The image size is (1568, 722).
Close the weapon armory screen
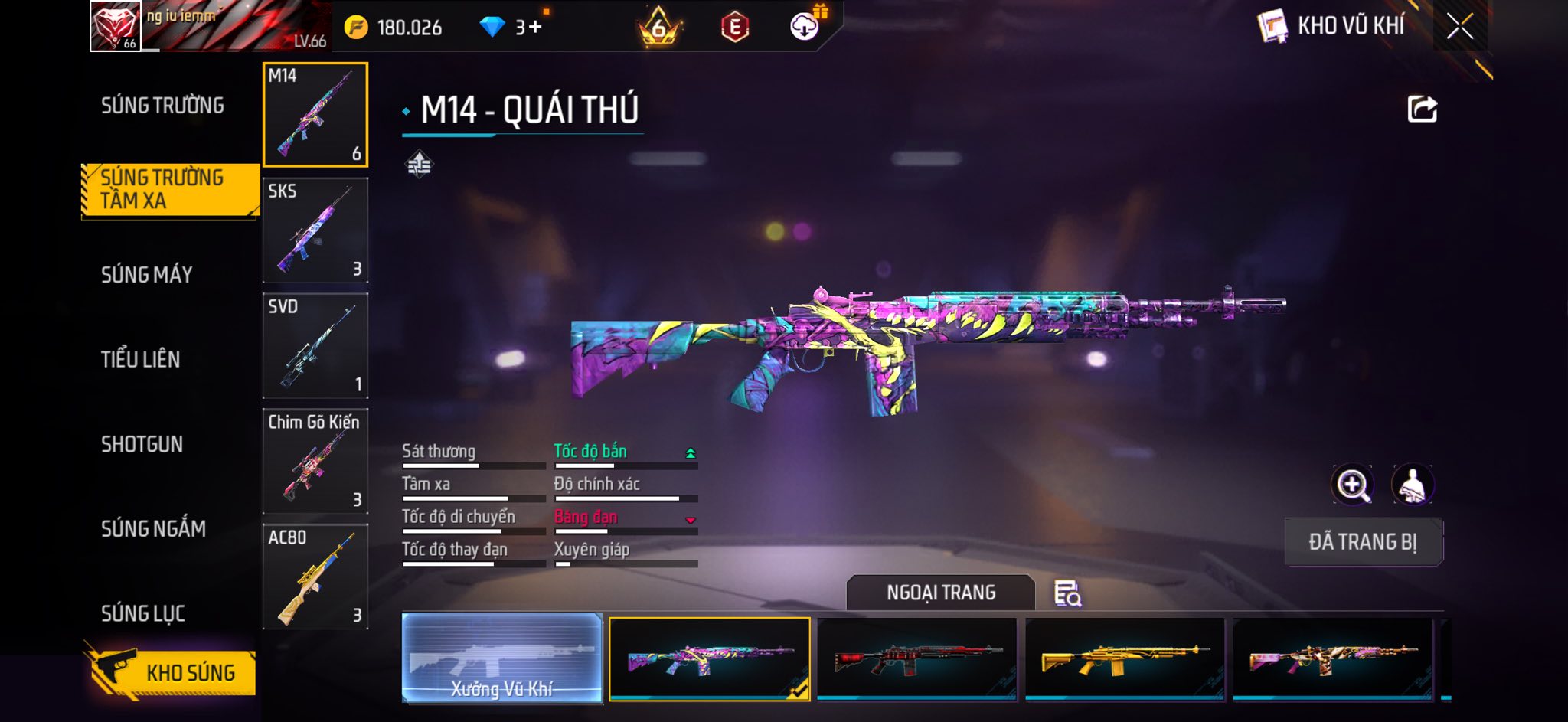(1459, 27)
